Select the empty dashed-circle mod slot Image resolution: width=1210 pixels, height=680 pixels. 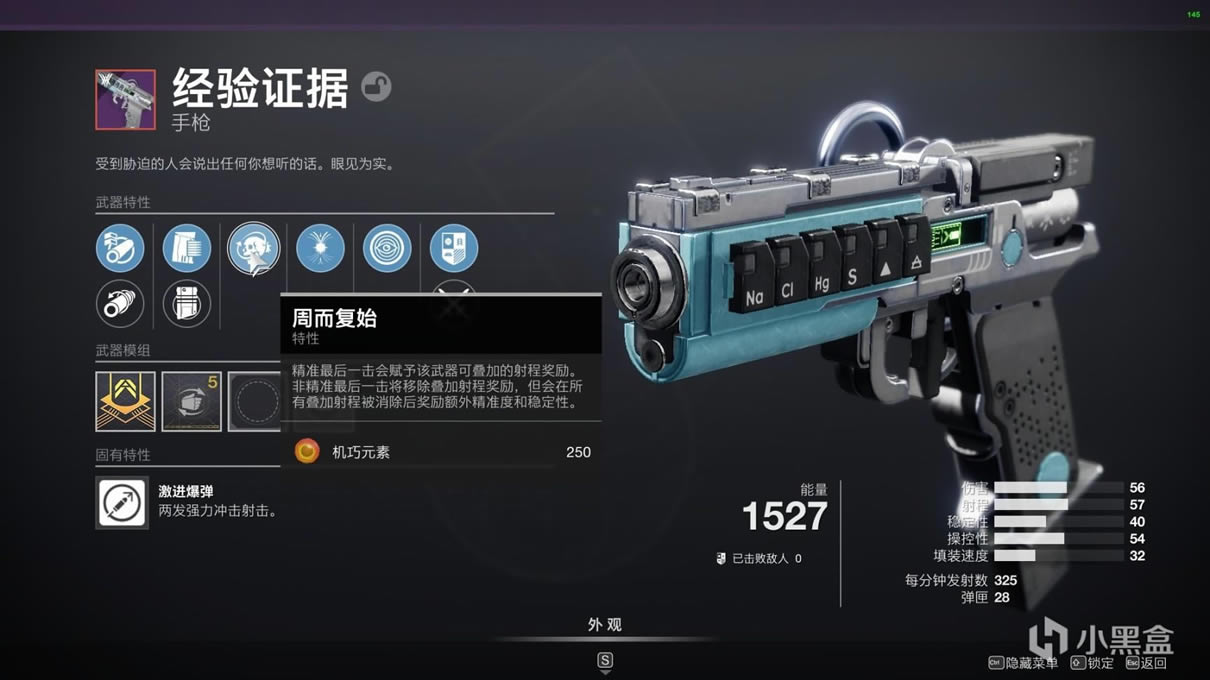click(255, 401)
